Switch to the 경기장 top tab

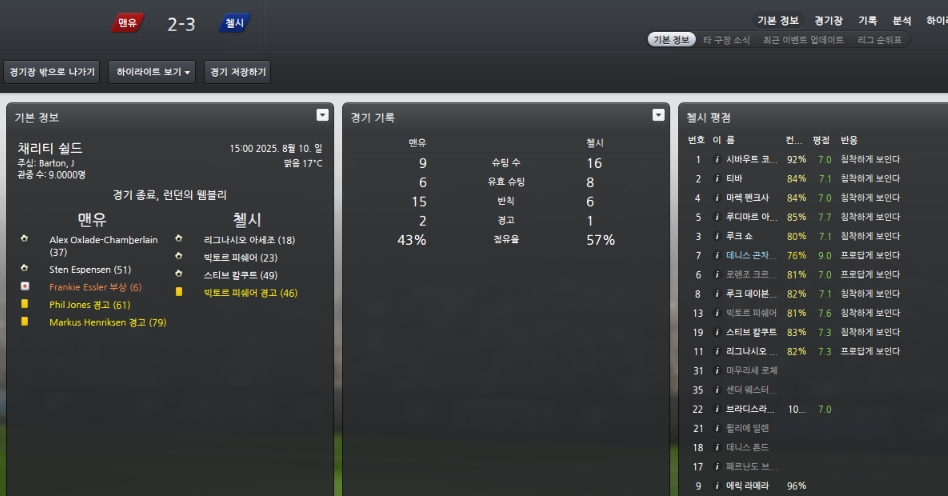[x=828, y=20]
